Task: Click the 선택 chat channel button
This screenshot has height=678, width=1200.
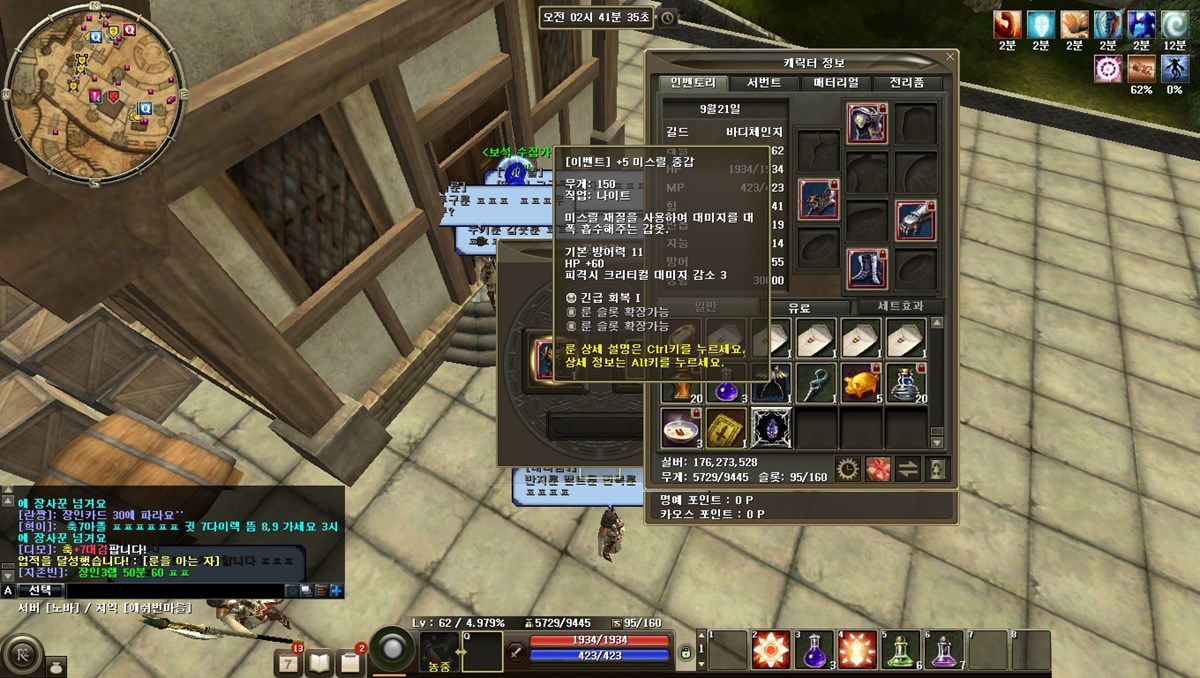Action: click(42, 591)
